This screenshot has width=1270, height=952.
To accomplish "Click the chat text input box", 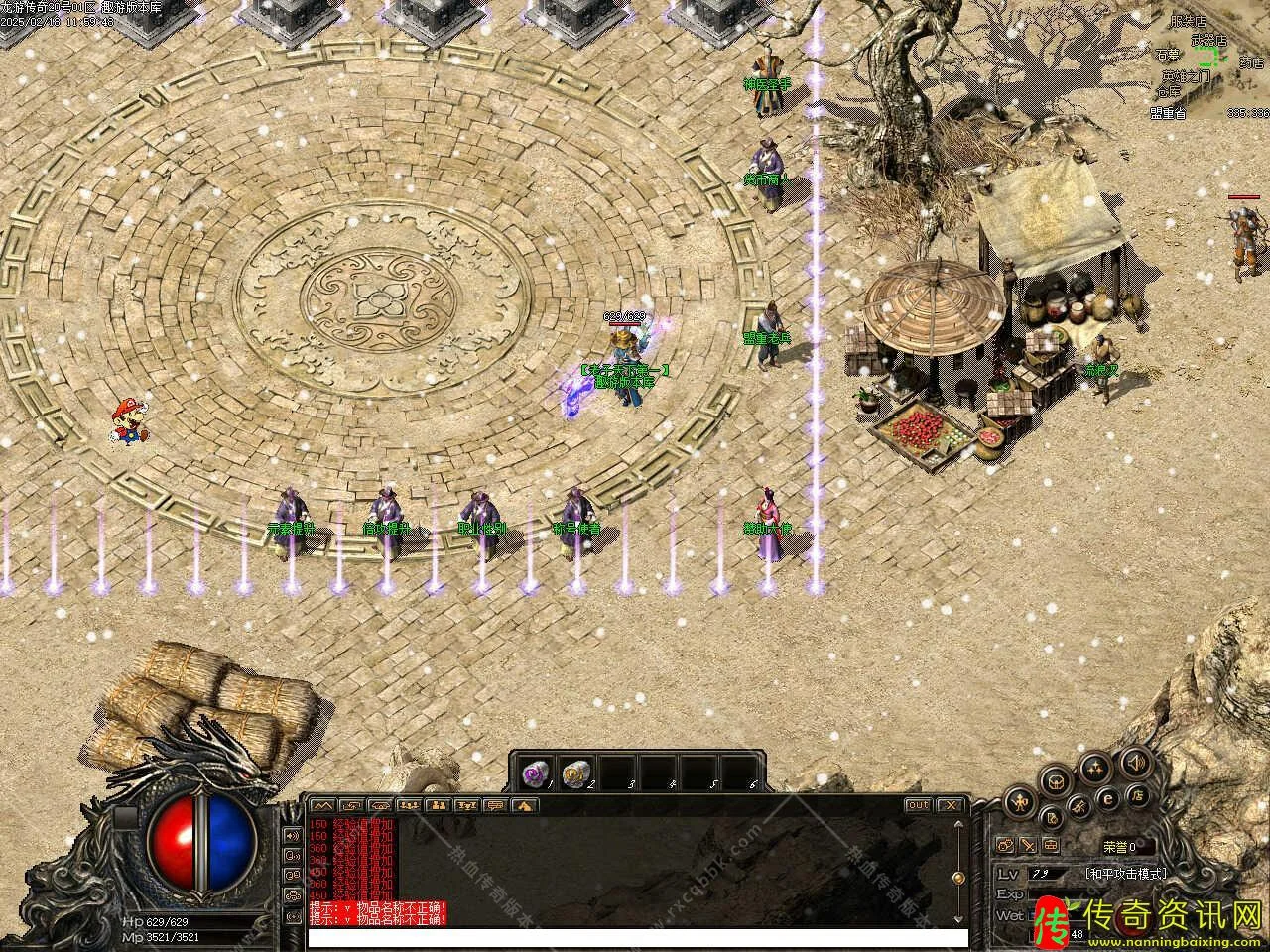I will click(637, 937).
